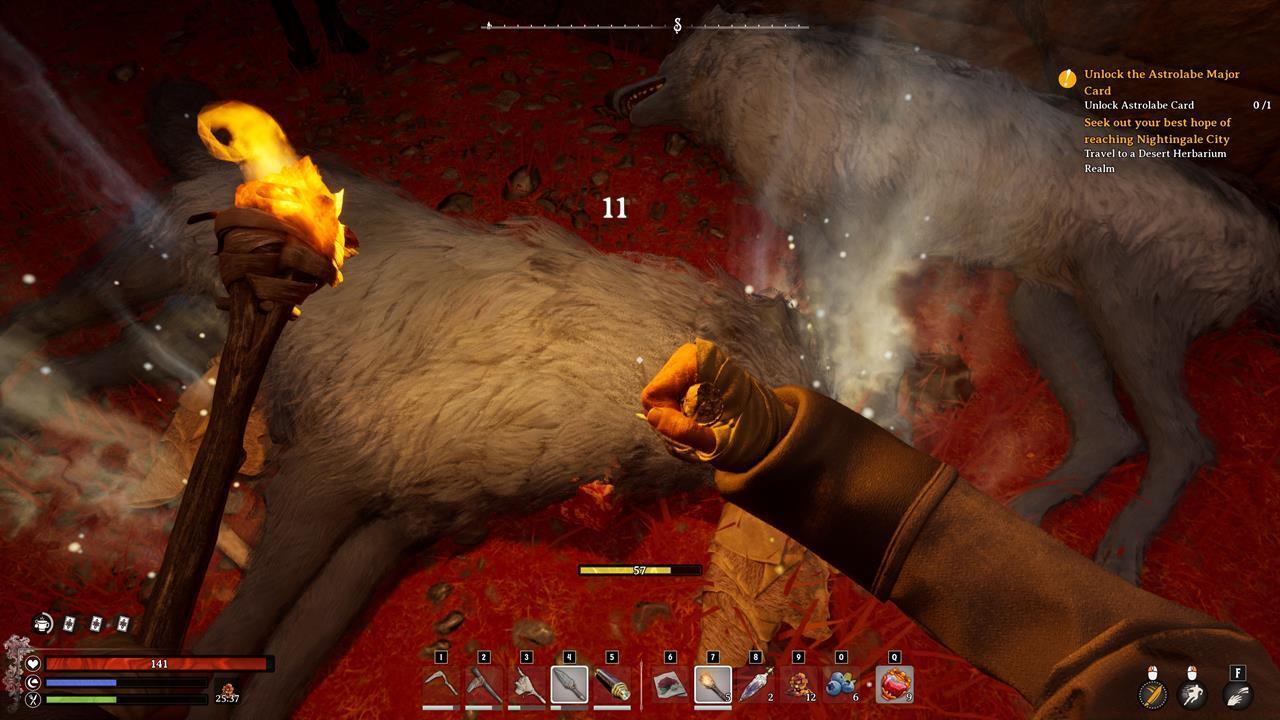1280x720 pixels.
Task: Click the sprint right-click action icon
Action: pyautogui.click(x=1190, y=695)
